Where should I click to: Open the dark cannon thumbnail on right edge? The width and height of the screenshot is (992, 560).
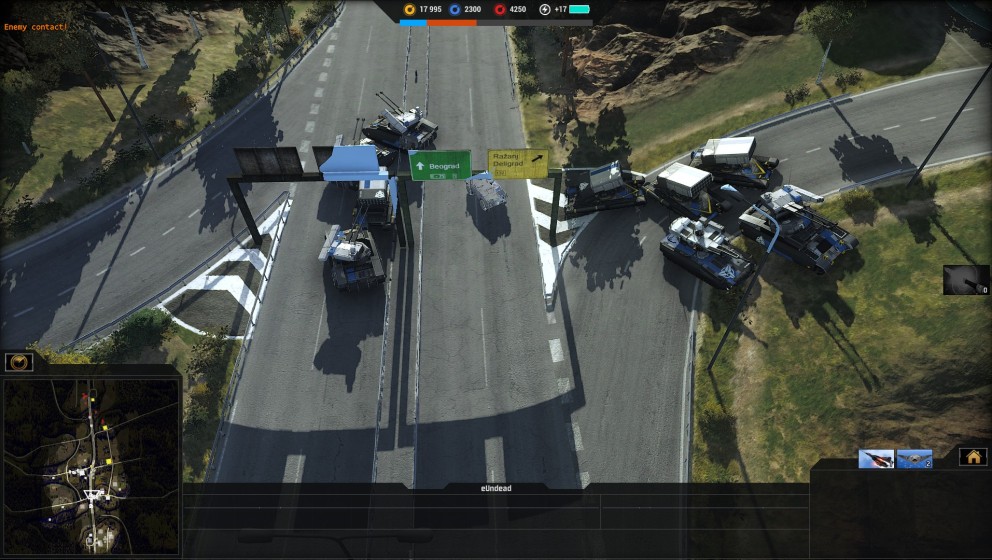click(965, 280)
